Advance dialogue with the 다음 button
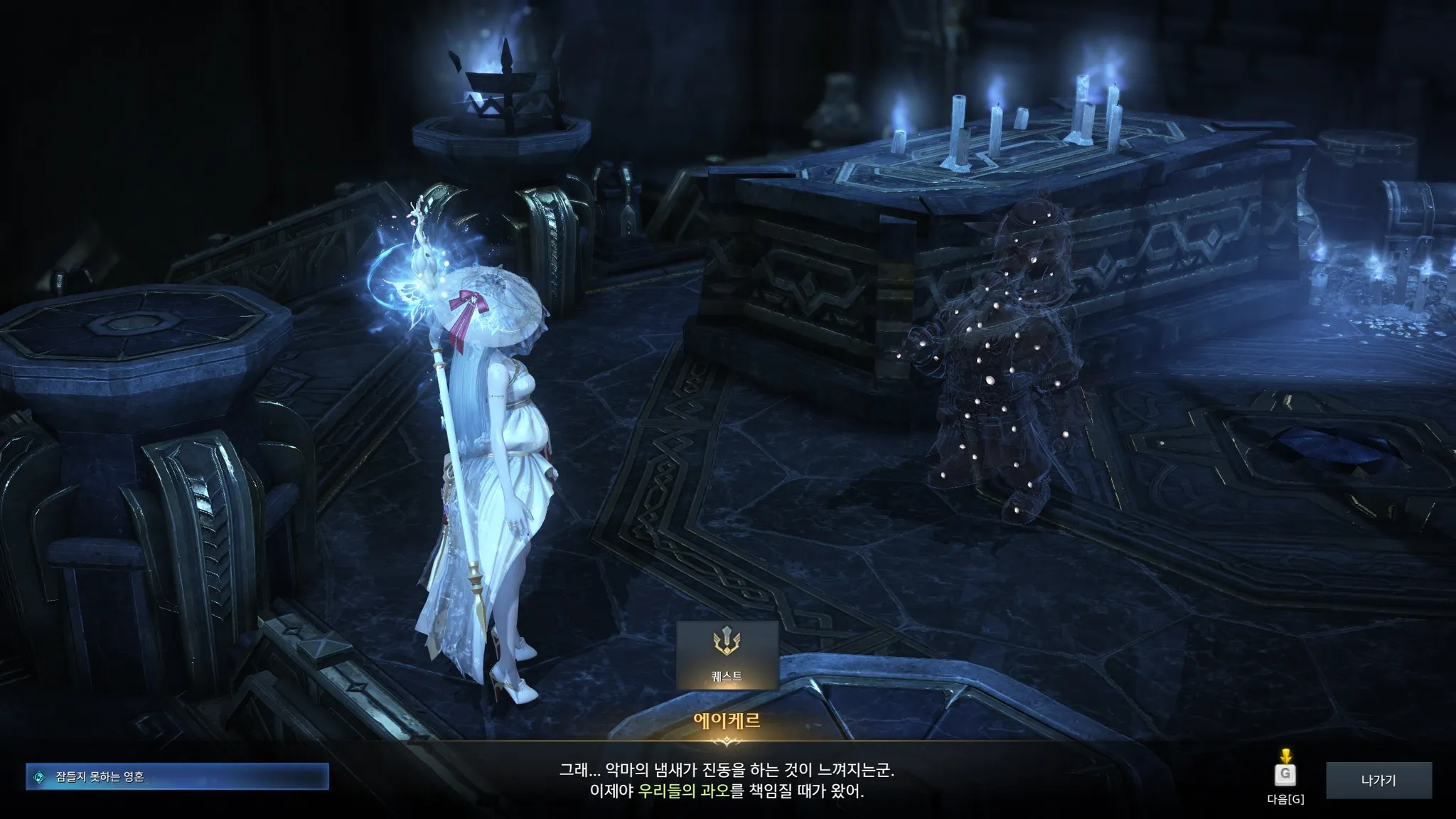Screen dimensions: 1456x819 pyautogui.click(x=1285, y=774)
